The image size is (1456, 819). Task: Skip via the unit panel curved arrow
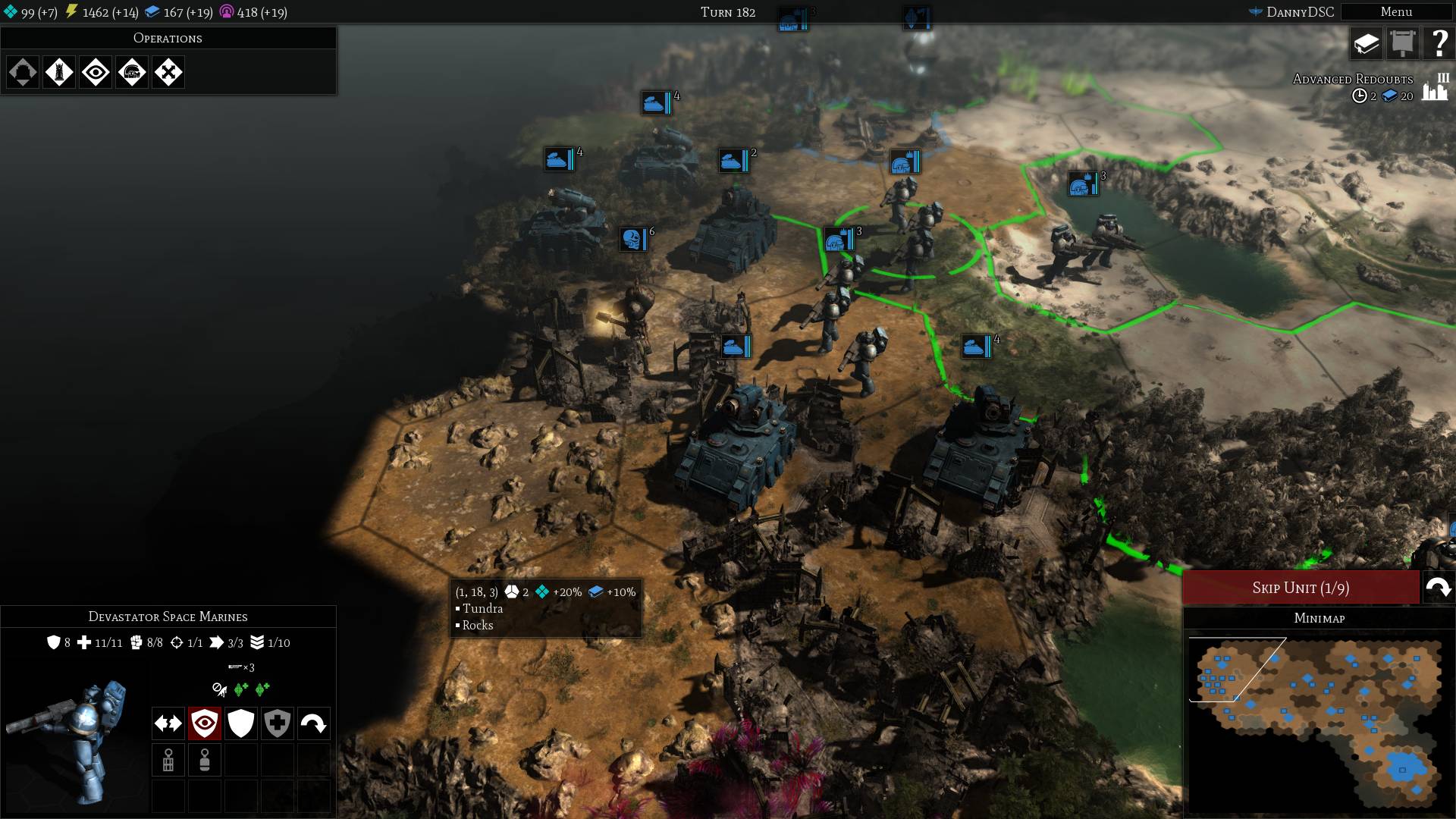tap(314, 723)
